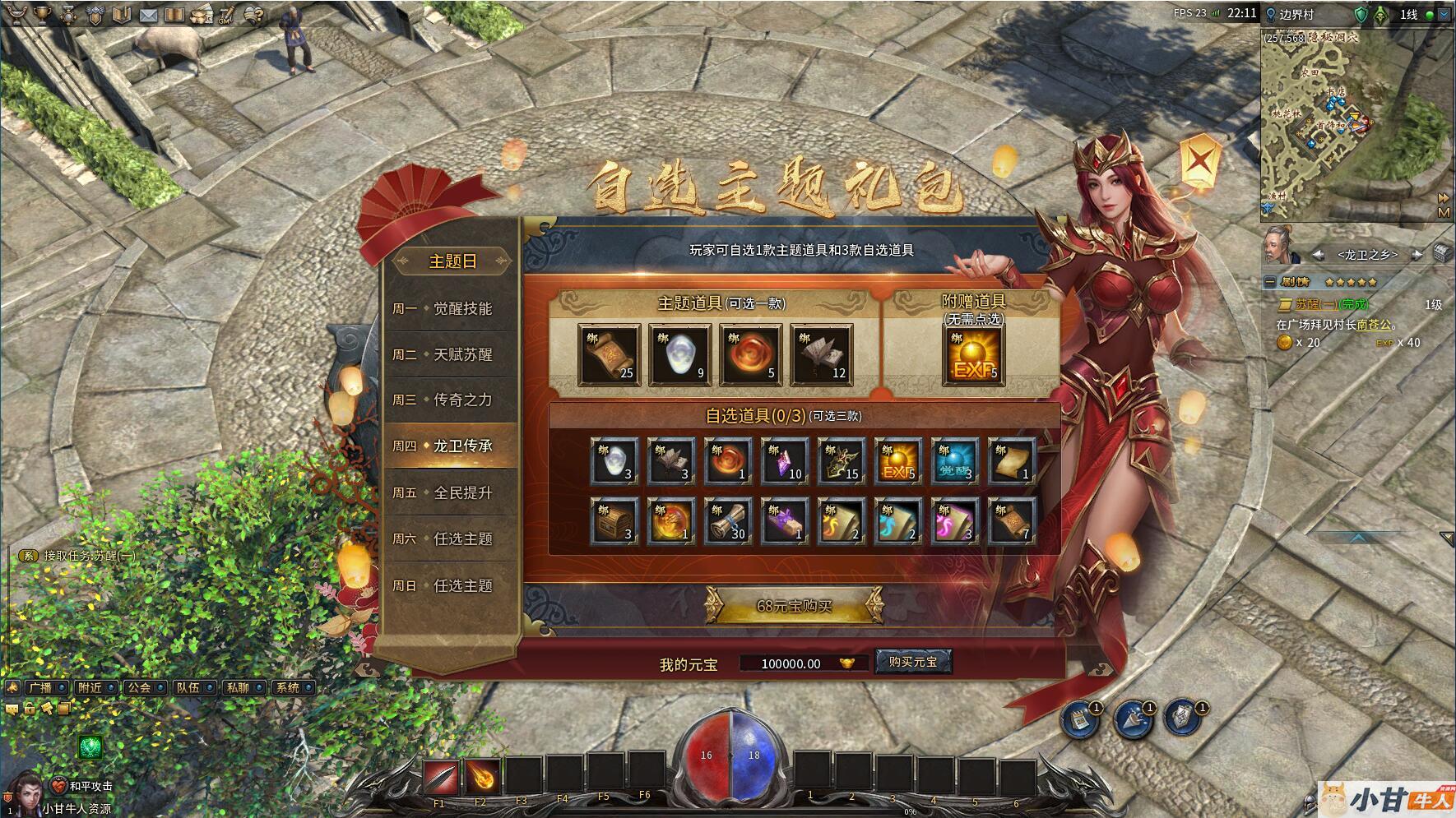This screenshot has height=818, width=1456.
Task: Click the 68元宝购买 purchase button
Action: tap(794, 606)
